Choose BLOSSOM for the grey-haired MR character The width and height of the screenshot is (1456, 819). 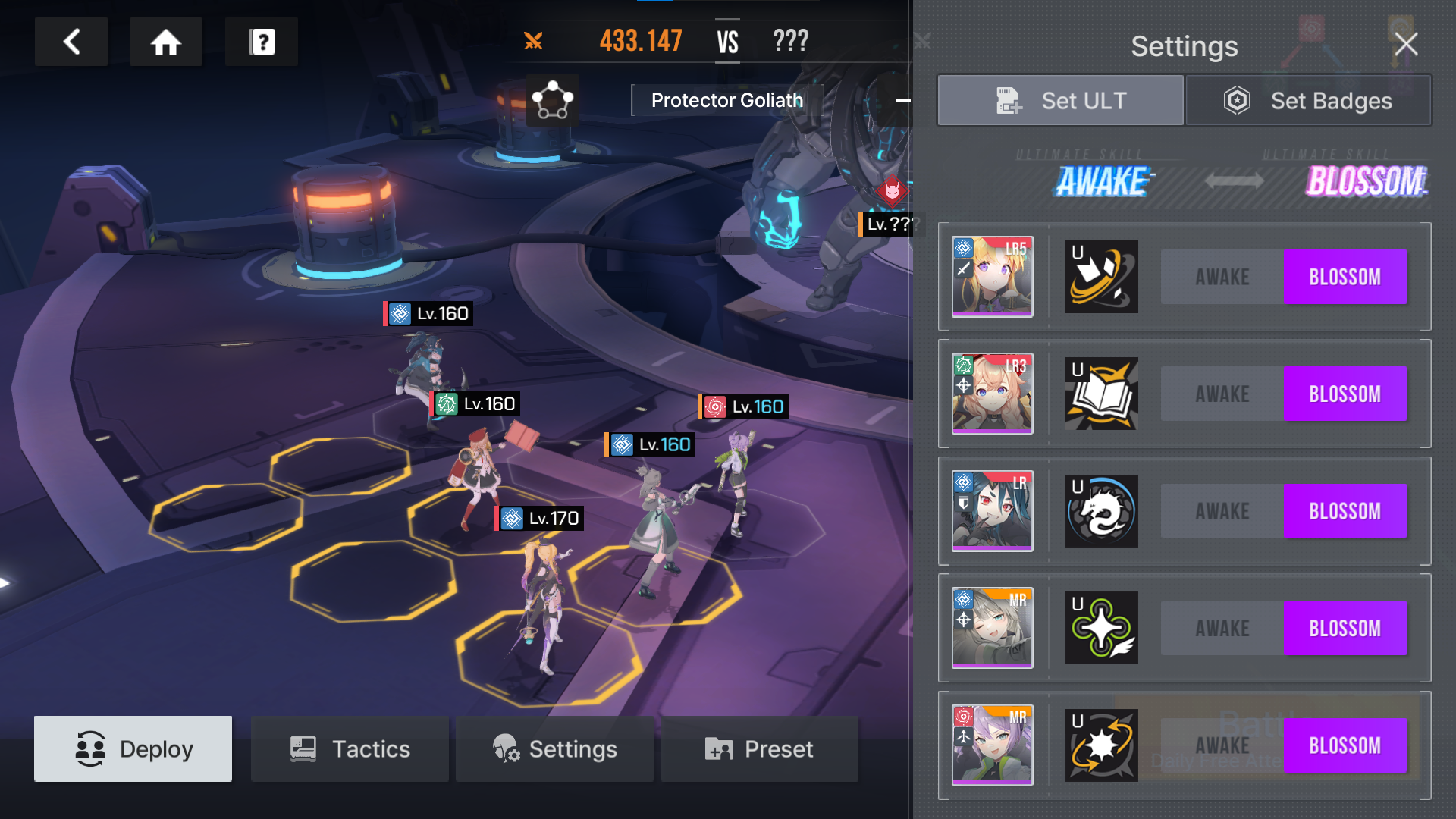1345,628
